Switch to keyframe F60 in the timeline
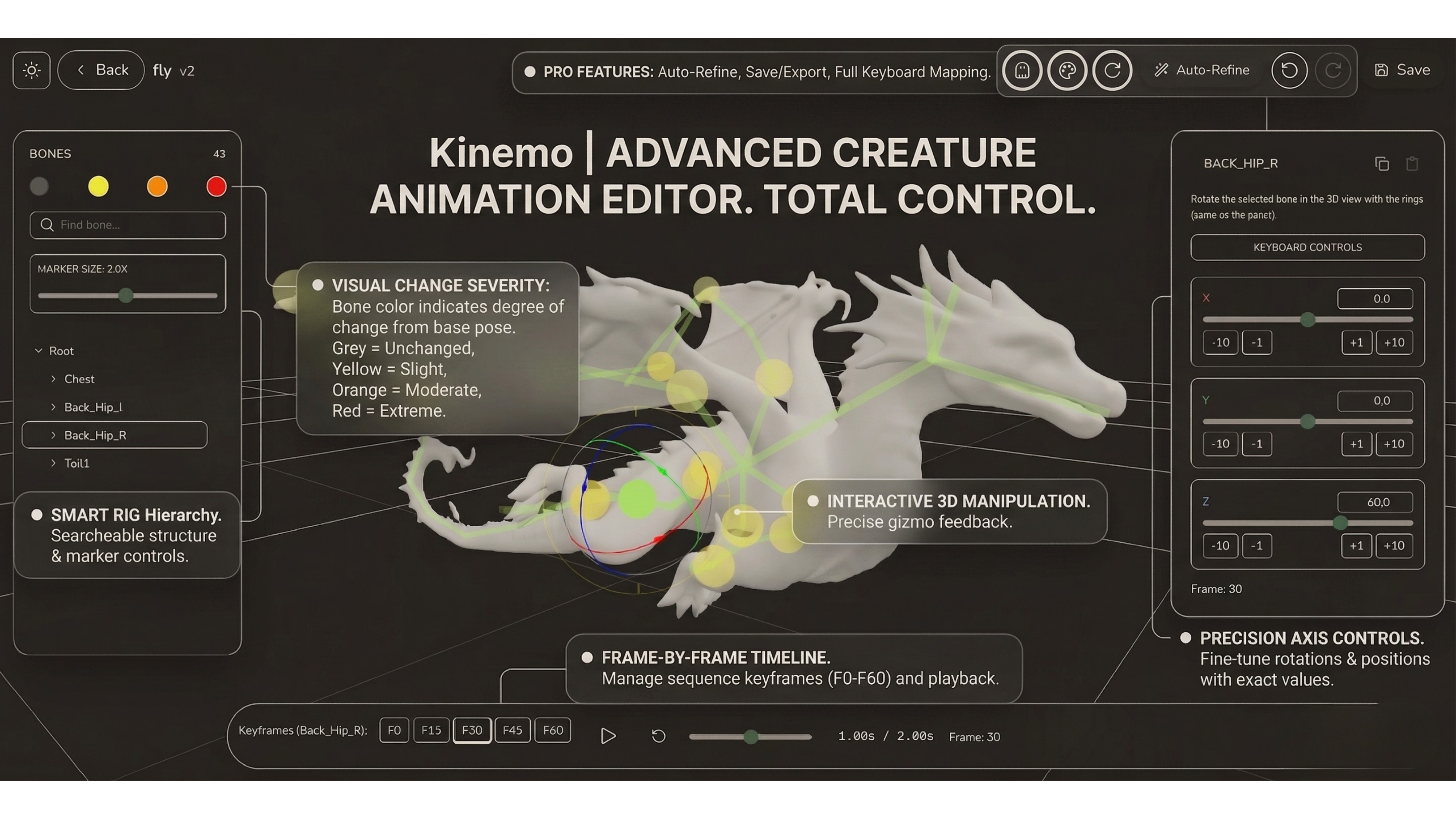Viewport: 1456px width, 819px height. [x=552, y=730]
